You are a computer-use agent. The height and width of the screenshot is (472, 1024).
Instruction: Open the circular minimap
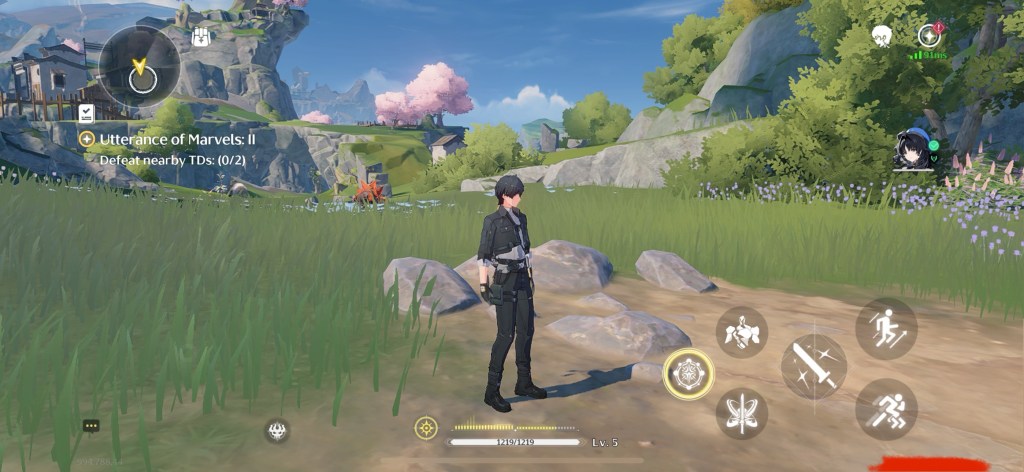[139, 67]
